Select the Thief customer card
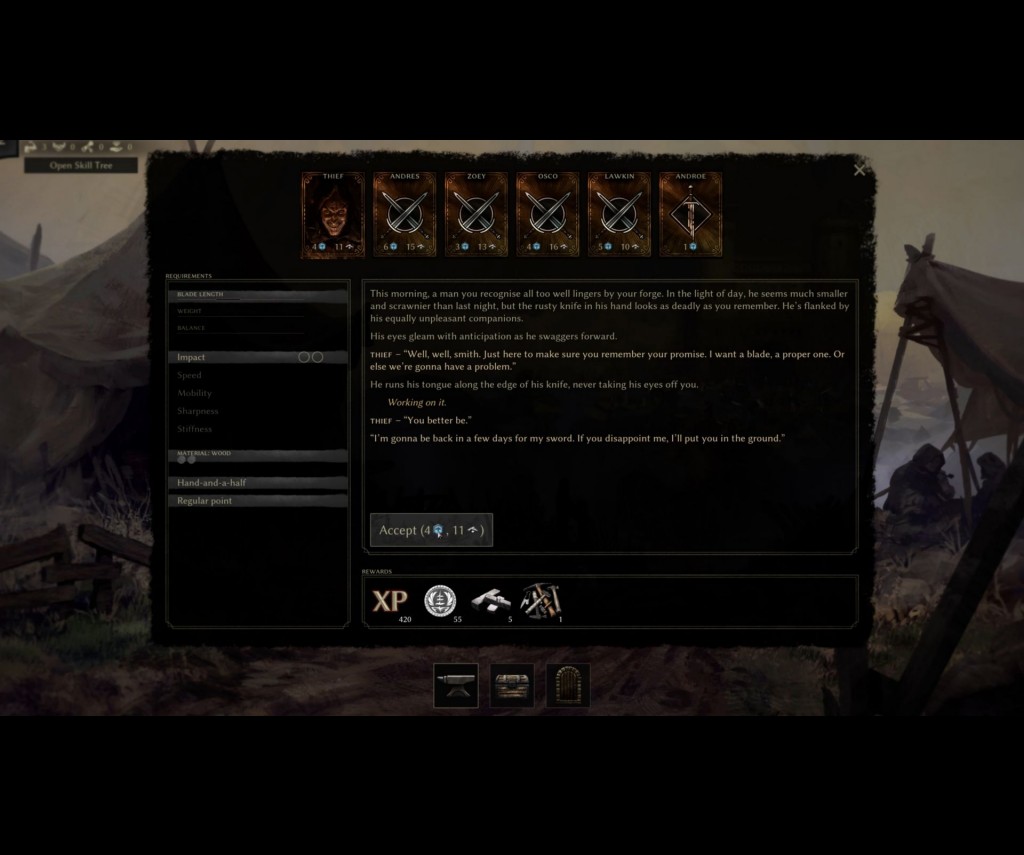This screenshot has height=855, width=1024. tap(333, 215)
